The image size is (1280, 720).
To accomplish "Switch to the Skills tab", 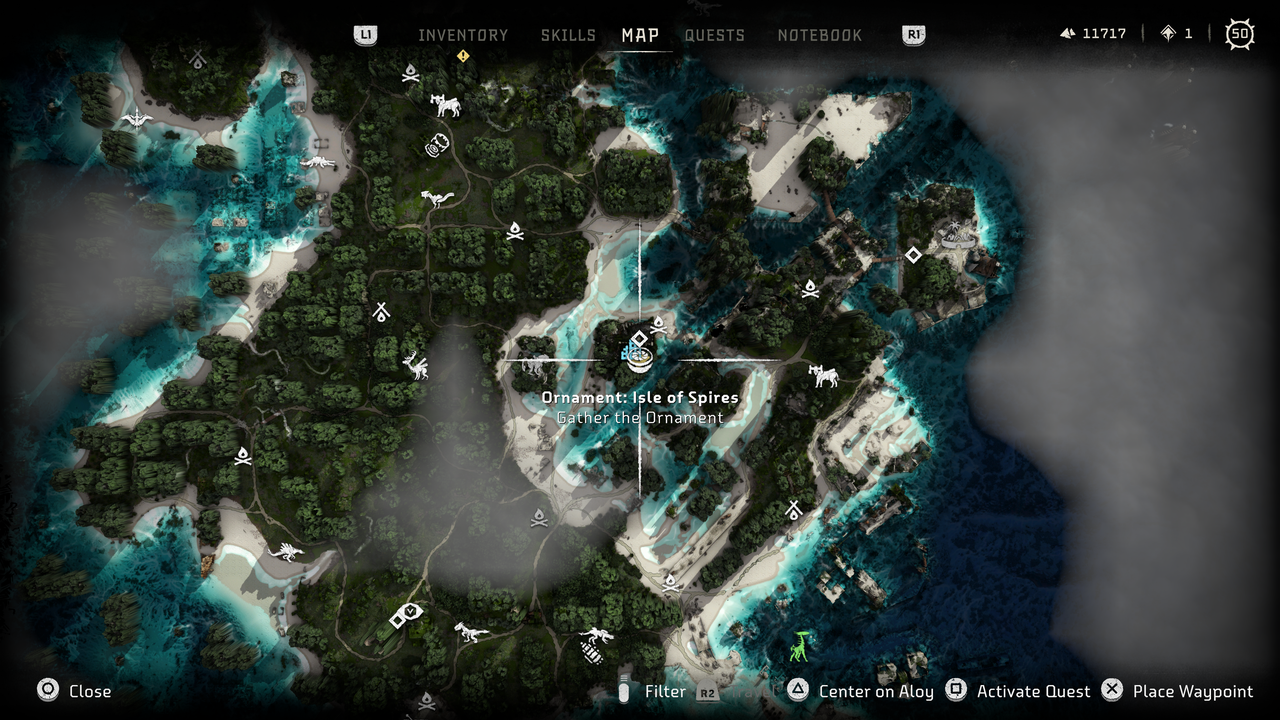I will point(568,34).
